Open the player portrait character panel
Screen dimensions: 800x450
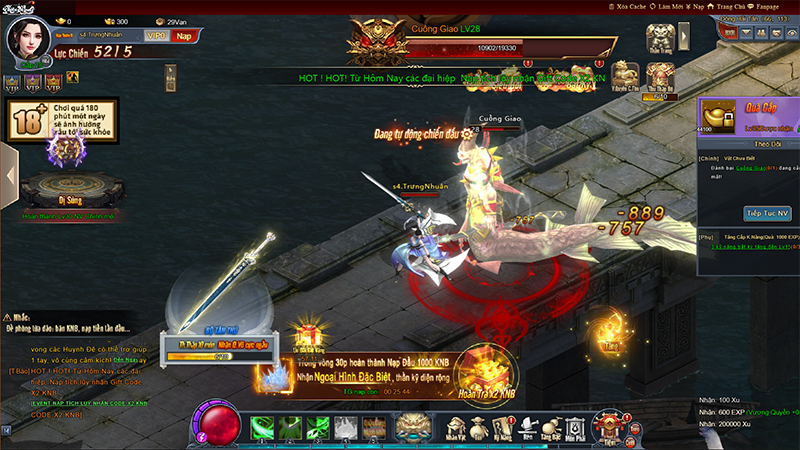pos(30,39)
